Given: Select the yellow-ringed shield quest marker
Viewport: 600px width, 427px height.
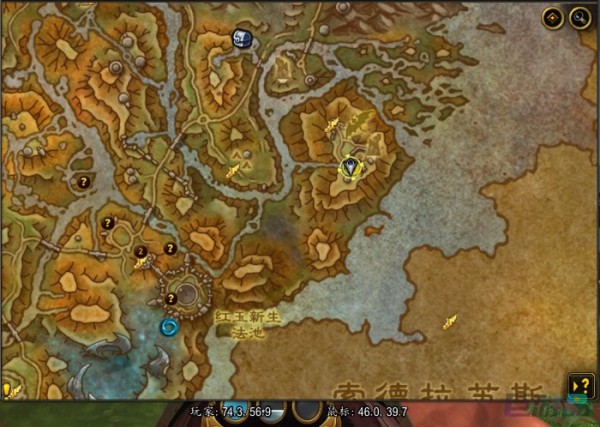Looking at the screenshot, I should 350,167.
